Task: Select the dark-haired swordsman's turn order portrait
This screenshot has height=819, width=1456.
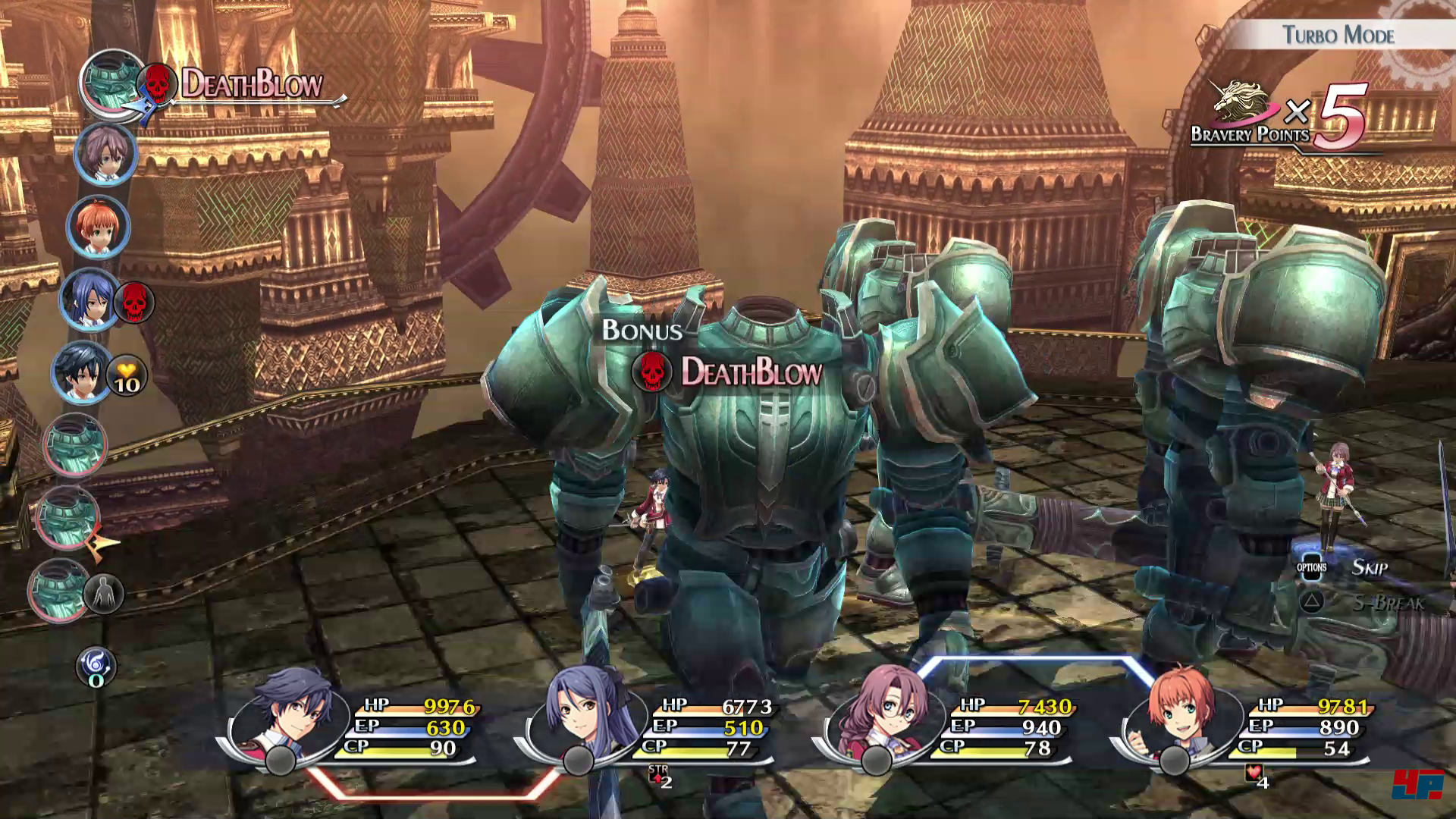Action: coord(81,372)
